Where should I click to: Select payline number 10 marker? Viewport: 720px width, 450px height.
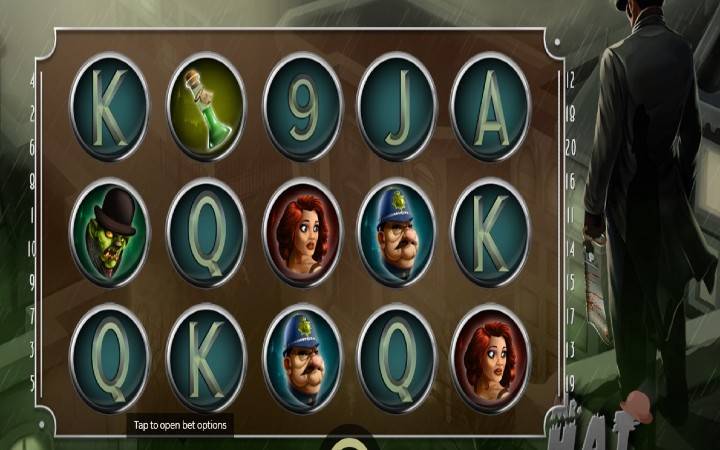[x=32, y=248]
